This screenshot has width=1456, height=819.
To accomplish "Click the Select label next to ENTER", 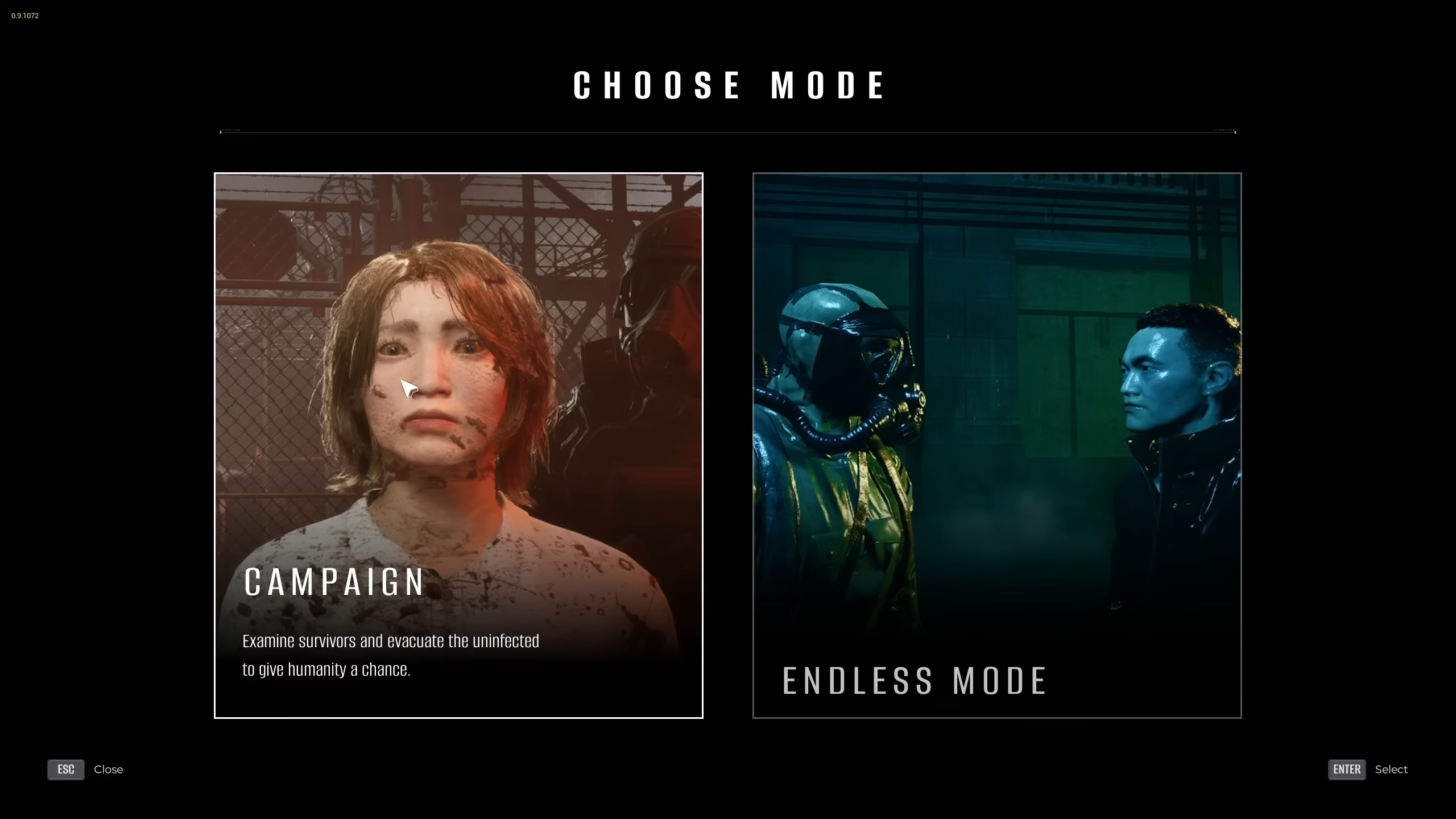I will 1391,770.
